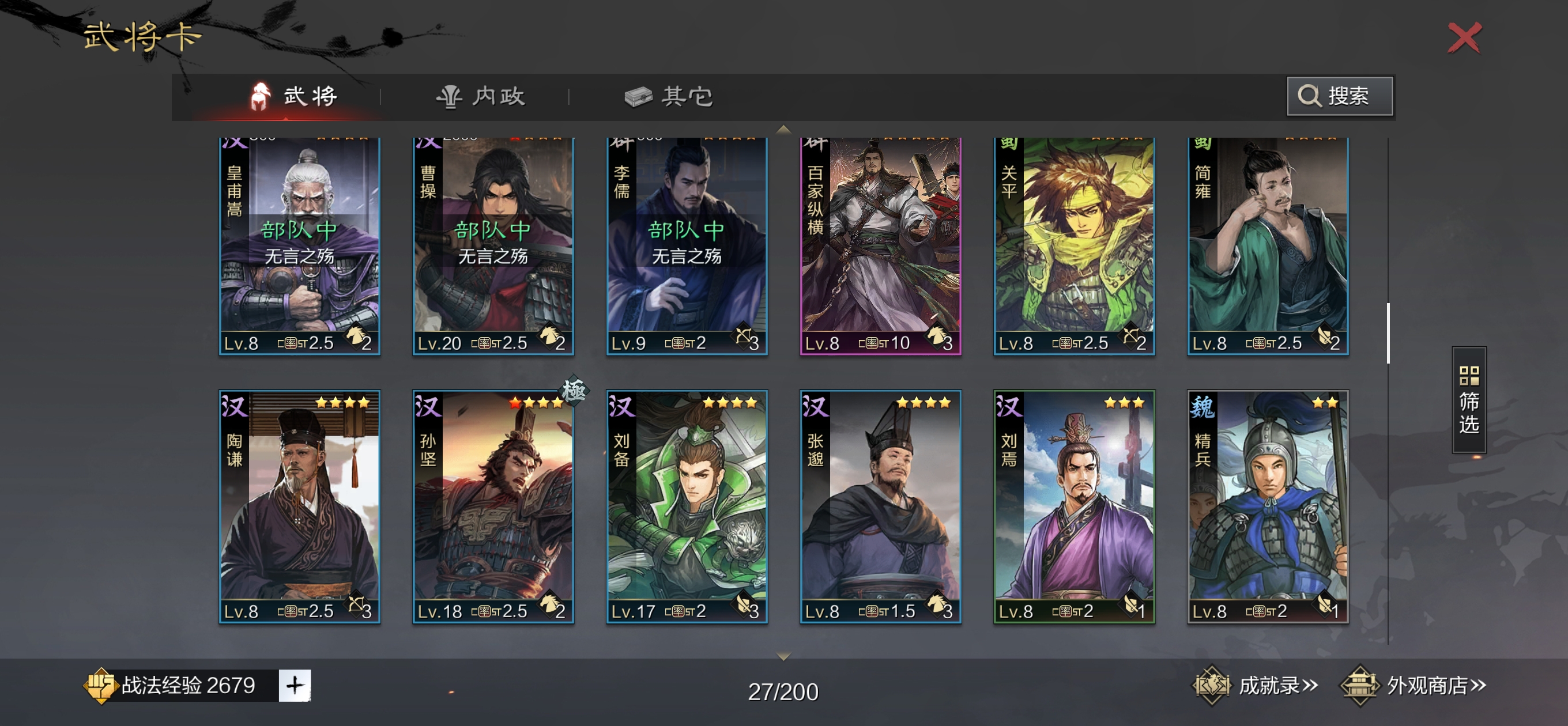The width and height of the screenshot is (1568, 726).
Task: Switch to the 内政 tab
Action: pos(481,96)
